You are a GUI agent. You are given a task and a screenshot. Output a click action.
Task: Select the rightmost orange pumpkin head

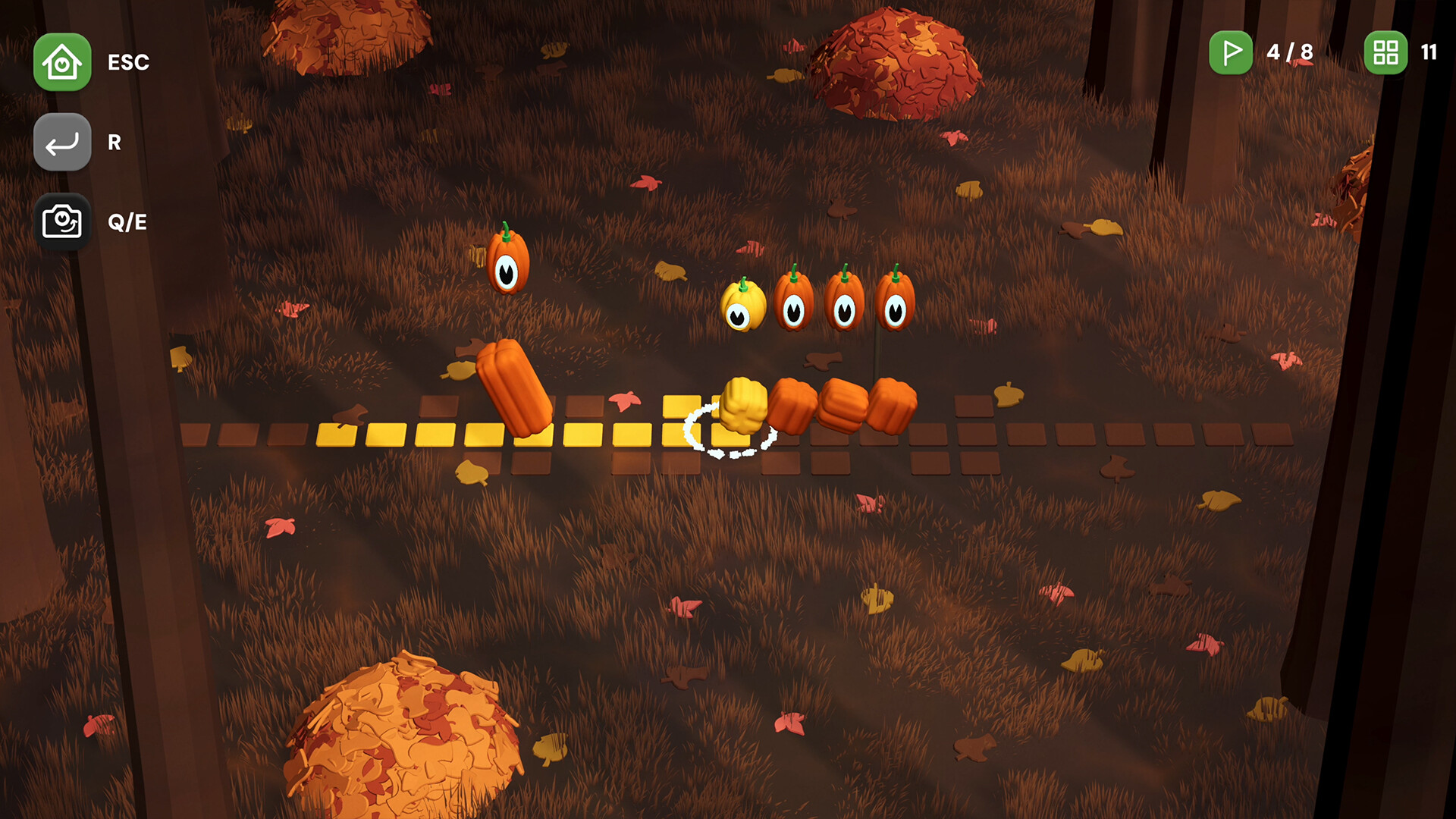click(897, 302)
